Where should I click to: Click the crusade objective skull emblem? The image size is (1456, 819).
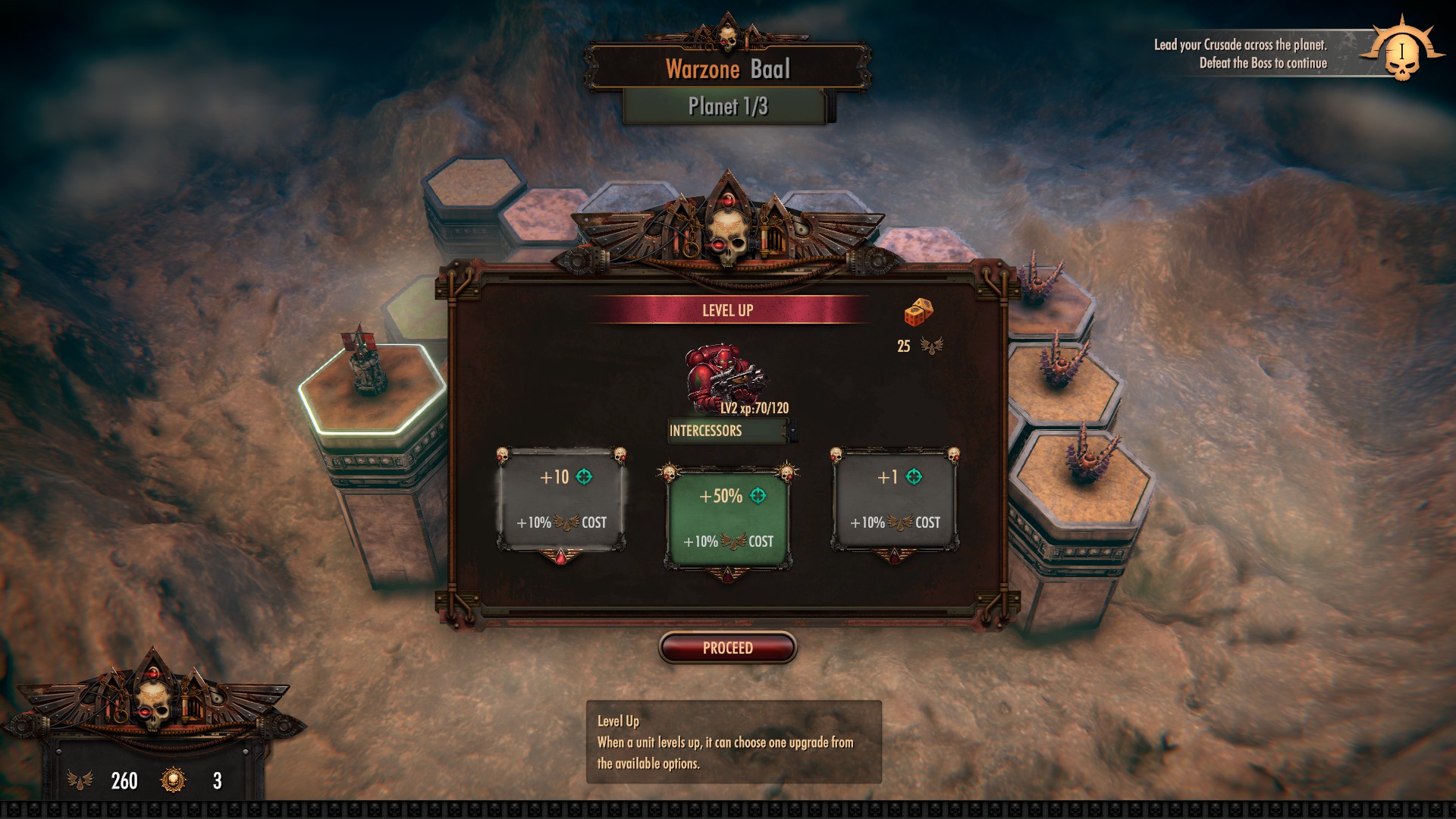click(1401, 53)
